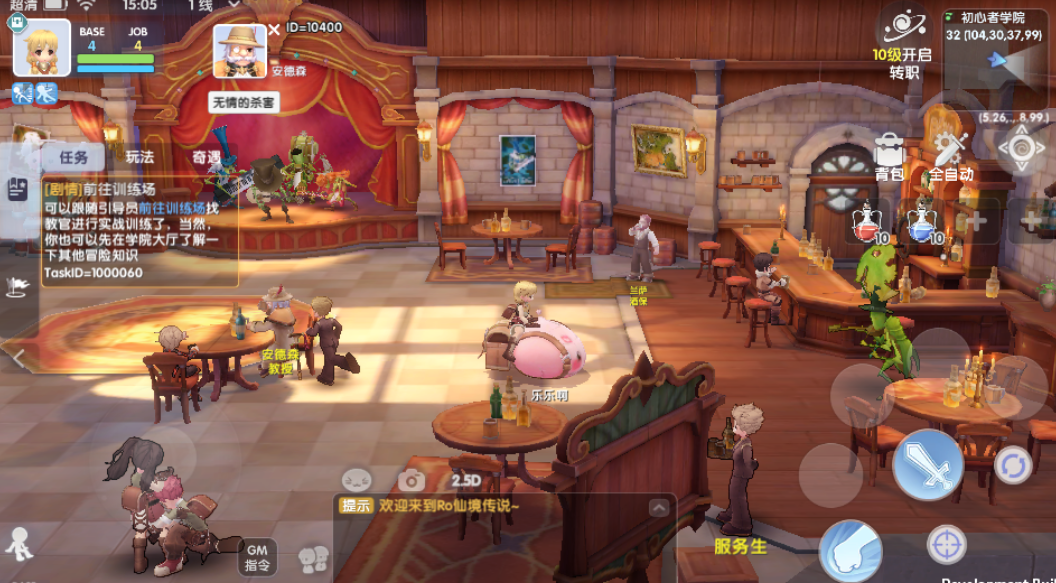Open the 奇遇 tab
Screen dimensions: 1056x583
pyautogui.click(x=207, y=157)
